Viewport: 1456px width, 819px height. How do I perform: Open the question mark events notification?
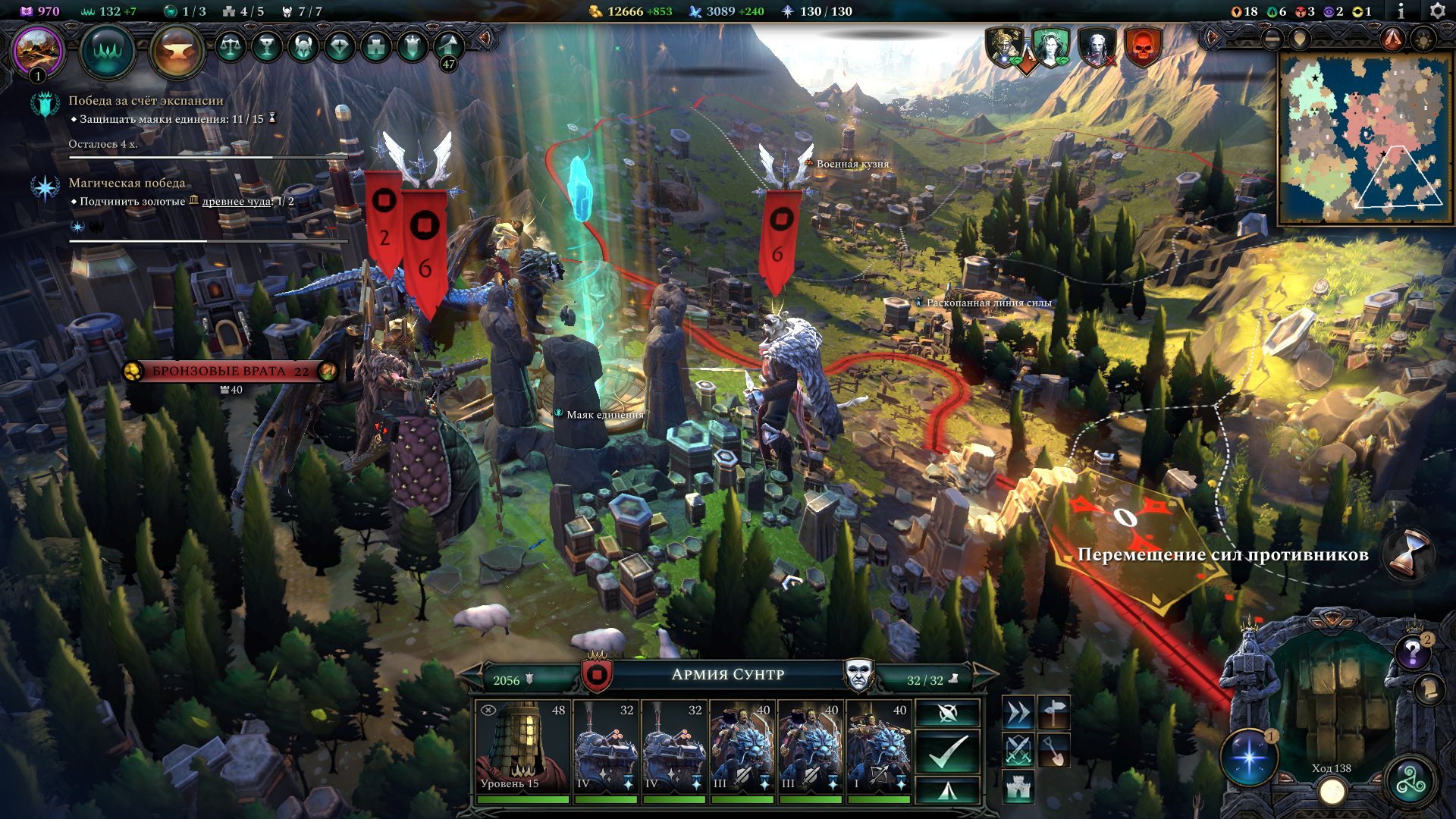pyautogui.click(x=1413, y=652)
